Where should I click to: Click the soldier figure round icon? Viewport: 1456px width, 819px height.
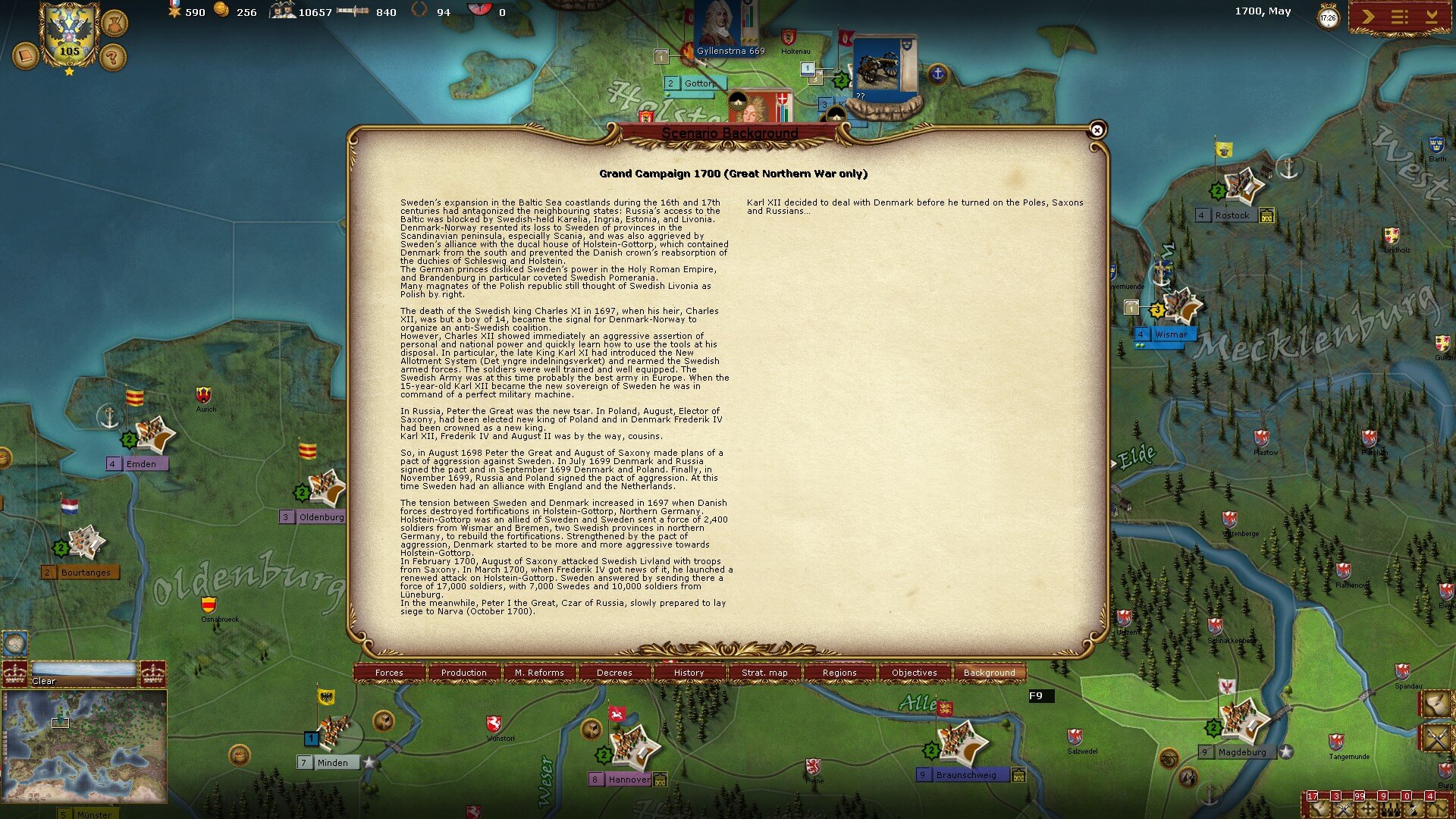click(115, 24)
